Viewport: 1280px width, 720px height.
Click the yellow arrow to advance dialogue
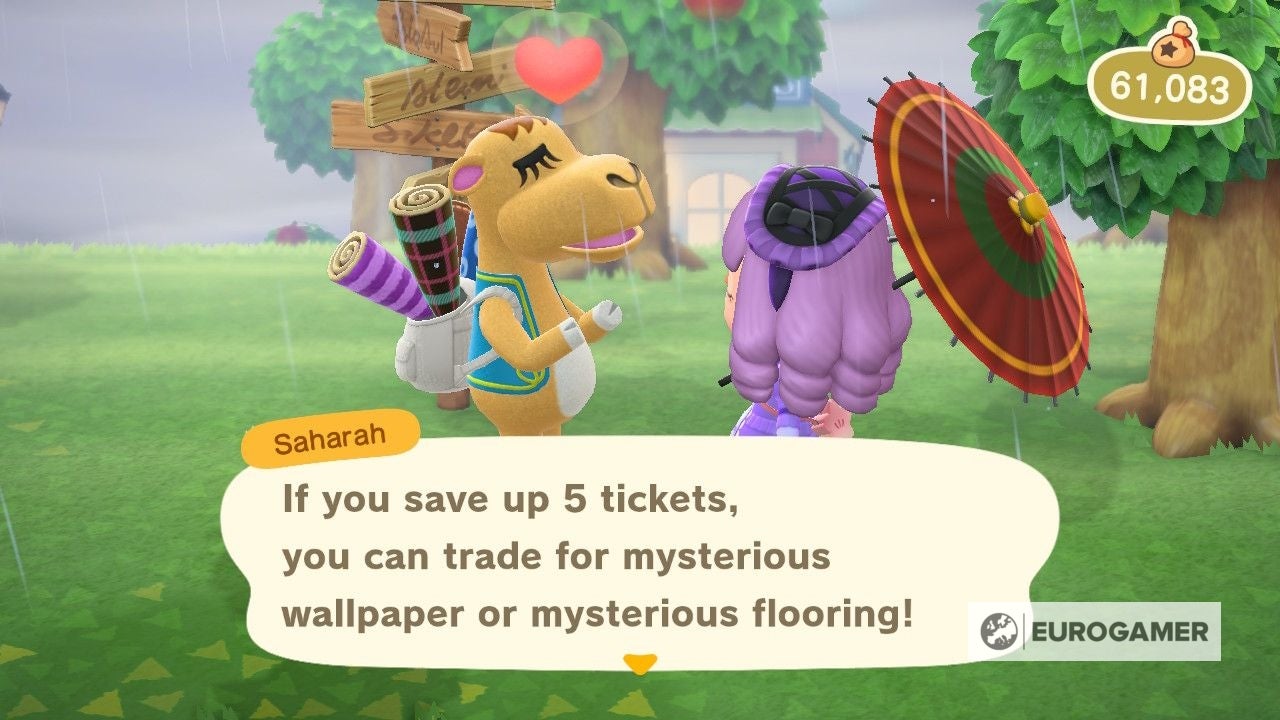(640, 662)
